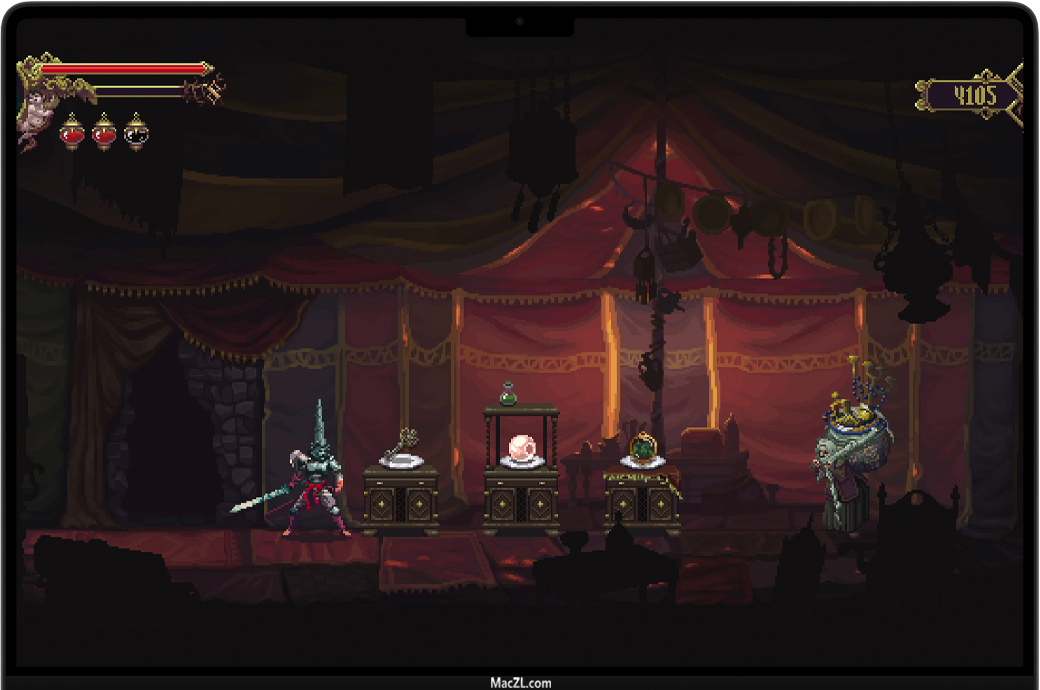
Task: Select the empty bile flask icon
Action: coord(136,132)
